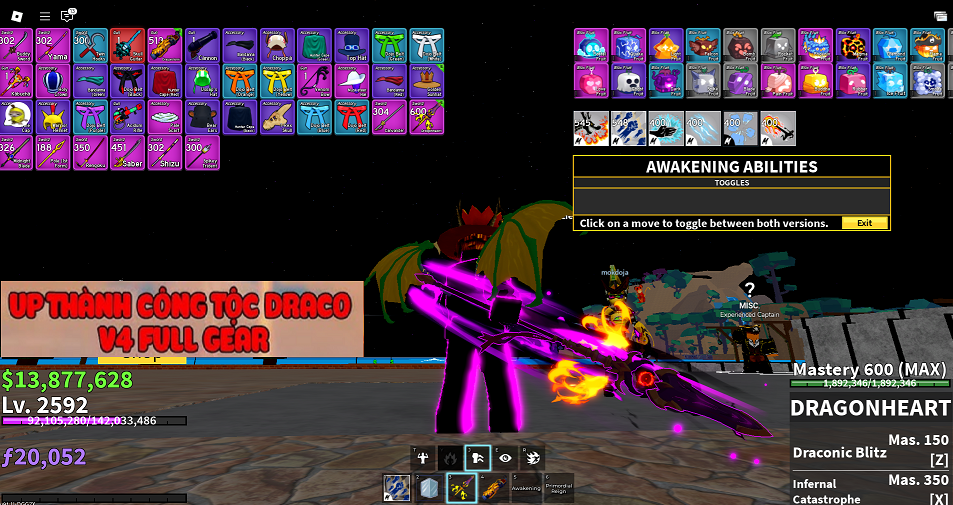Viewport: 953px width, 505px height.
Task: Choose the Spikey Trident slot
Action: point(202,153)
